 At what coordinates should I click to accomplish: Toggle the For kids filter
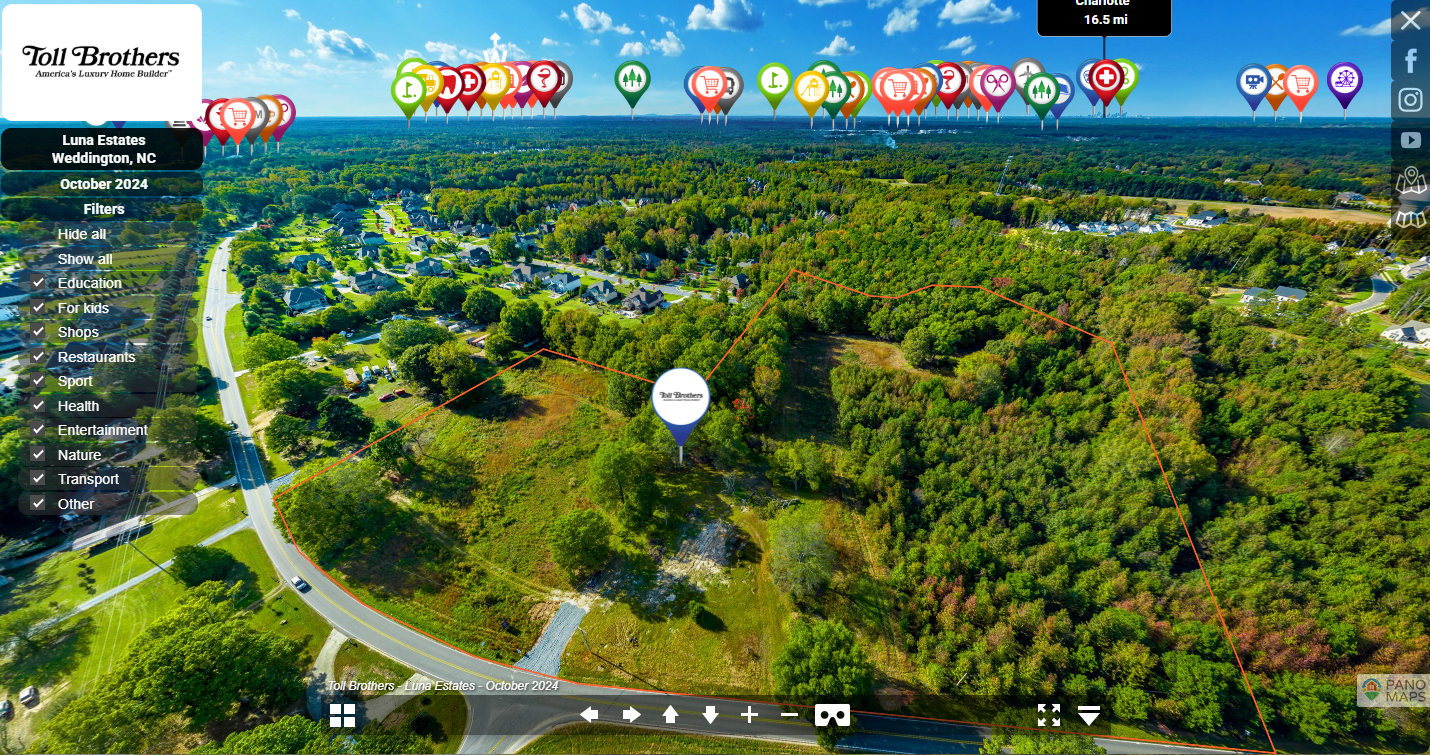click(39, 308)
